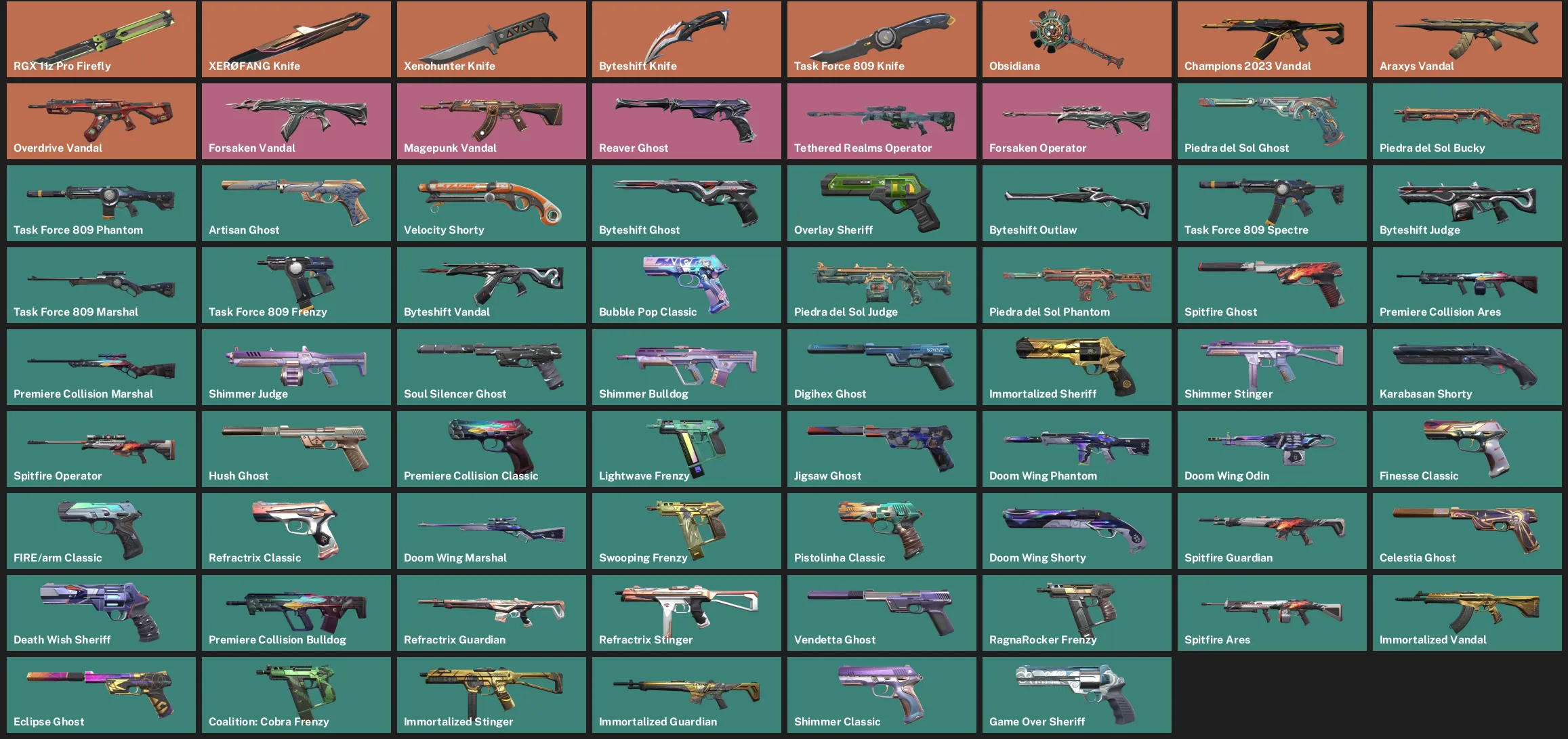The image size is (1568, 739).
Task: Click the Karabasan Shorty skin
Action: pos(1466,366)
